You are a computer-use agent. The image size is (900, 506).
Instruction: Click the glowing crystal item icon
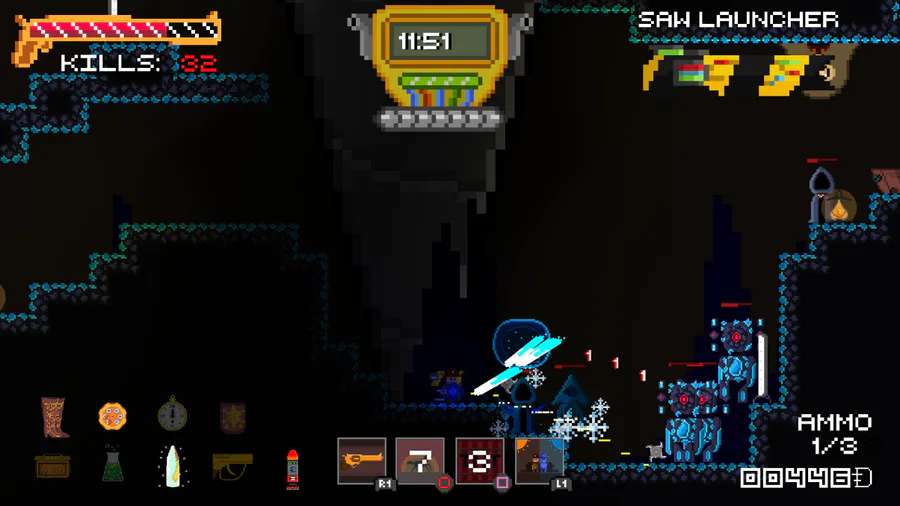pos(172,466)
